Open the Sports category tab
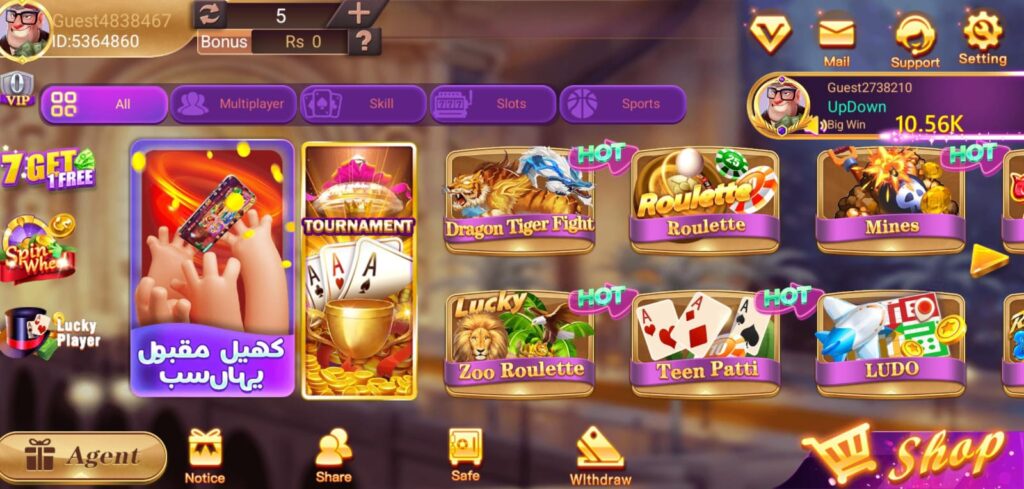Viewport: 1024px width, 489px height. tap(621, 104)
